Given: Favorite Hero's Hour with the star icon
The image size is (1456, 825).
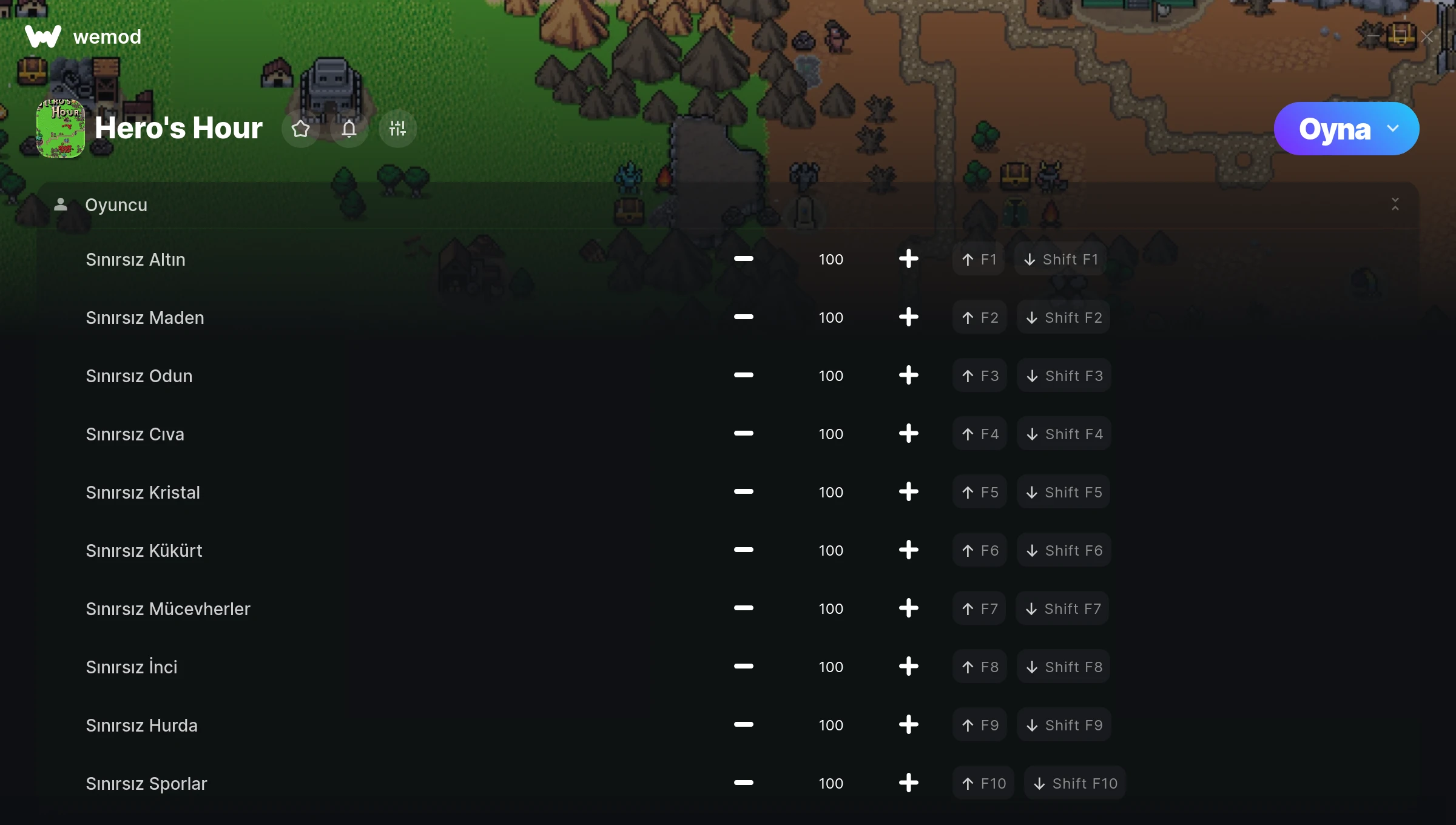Looking at the screenshot, I should (300, 129).
